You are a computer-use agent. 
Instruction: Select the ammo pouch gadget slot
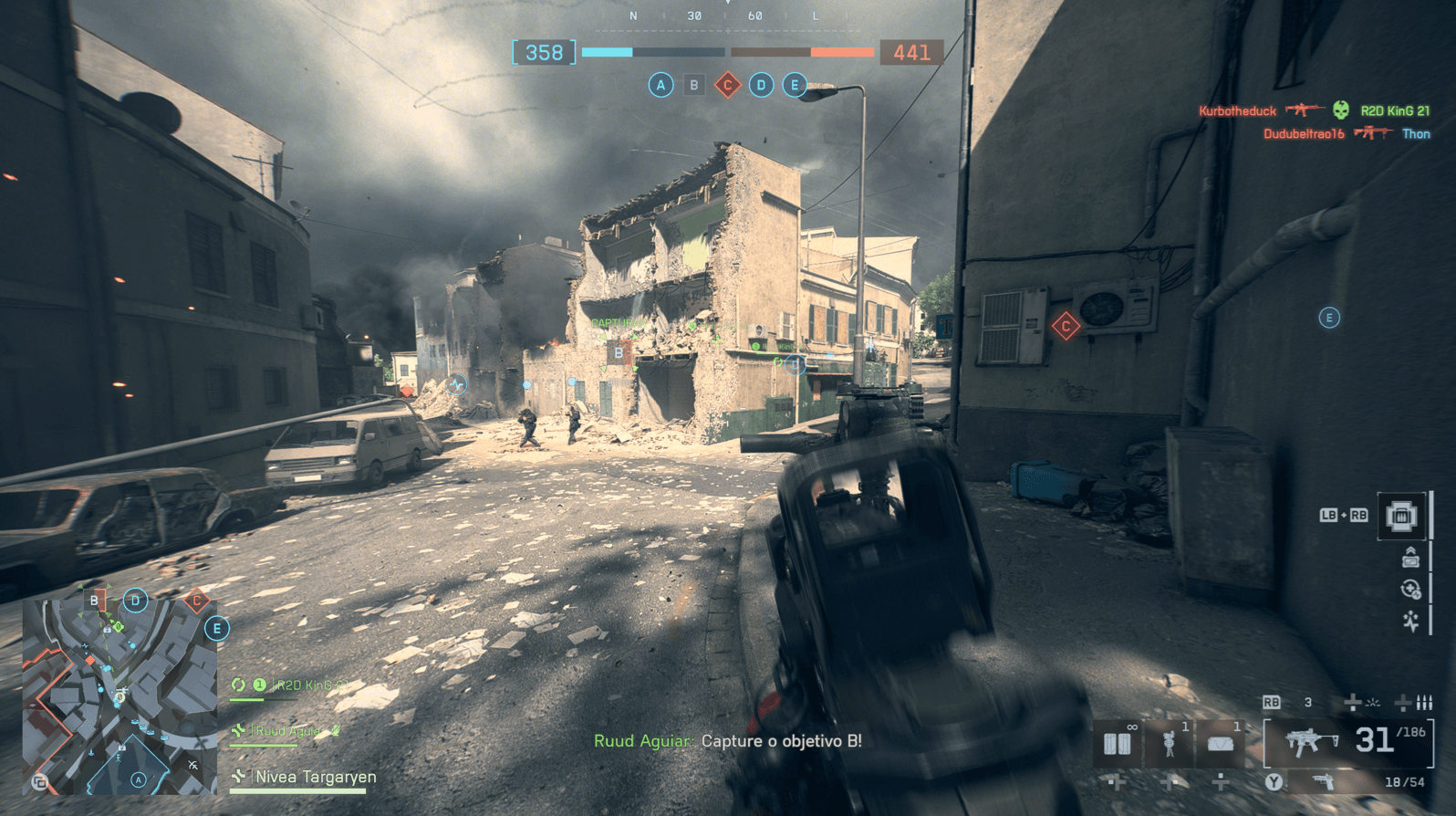click(x=1221, y=743)
